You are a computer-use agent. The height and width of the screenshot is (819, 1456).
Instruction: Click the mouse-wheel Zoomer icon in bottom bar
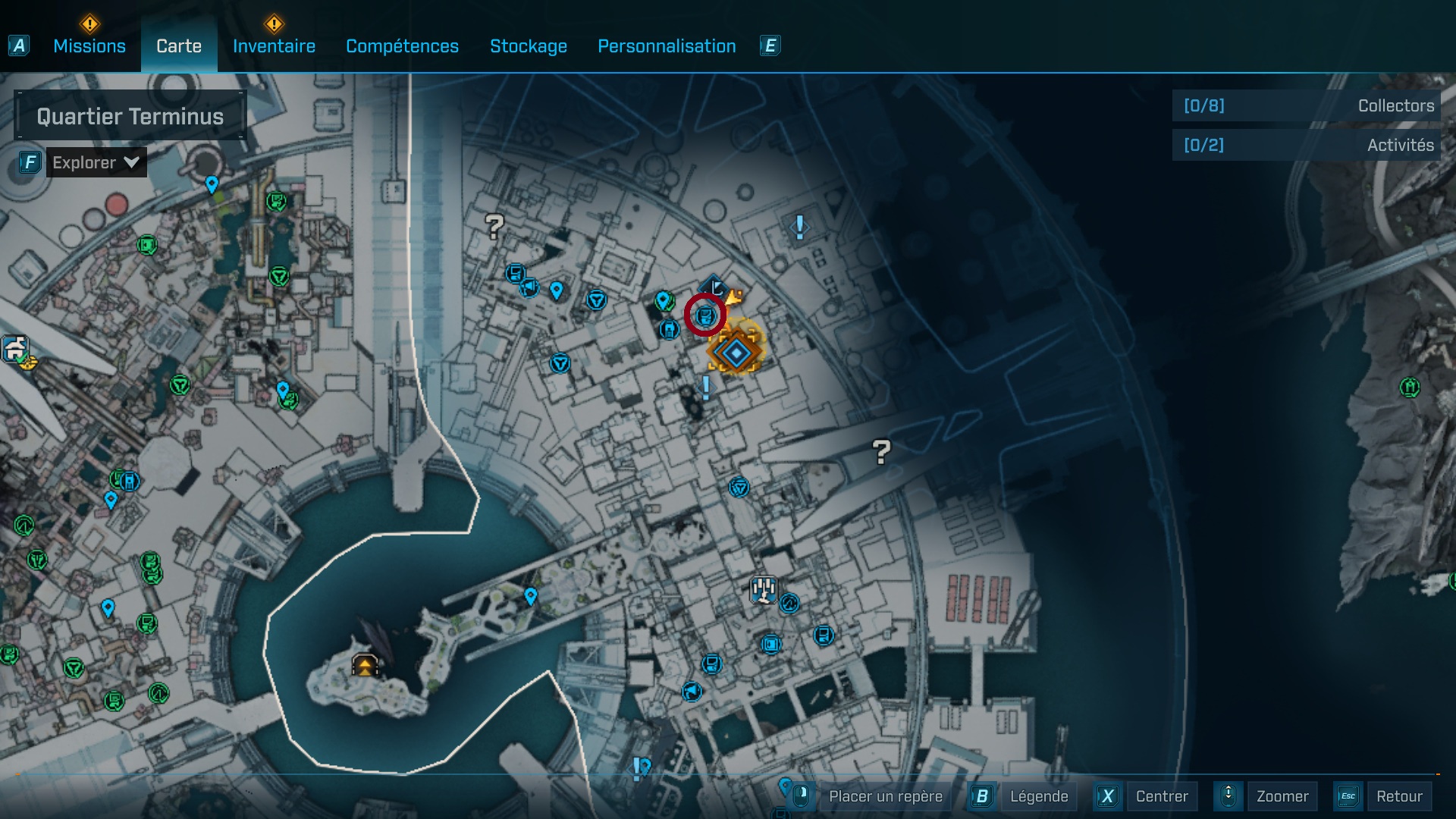[1228, 796]
